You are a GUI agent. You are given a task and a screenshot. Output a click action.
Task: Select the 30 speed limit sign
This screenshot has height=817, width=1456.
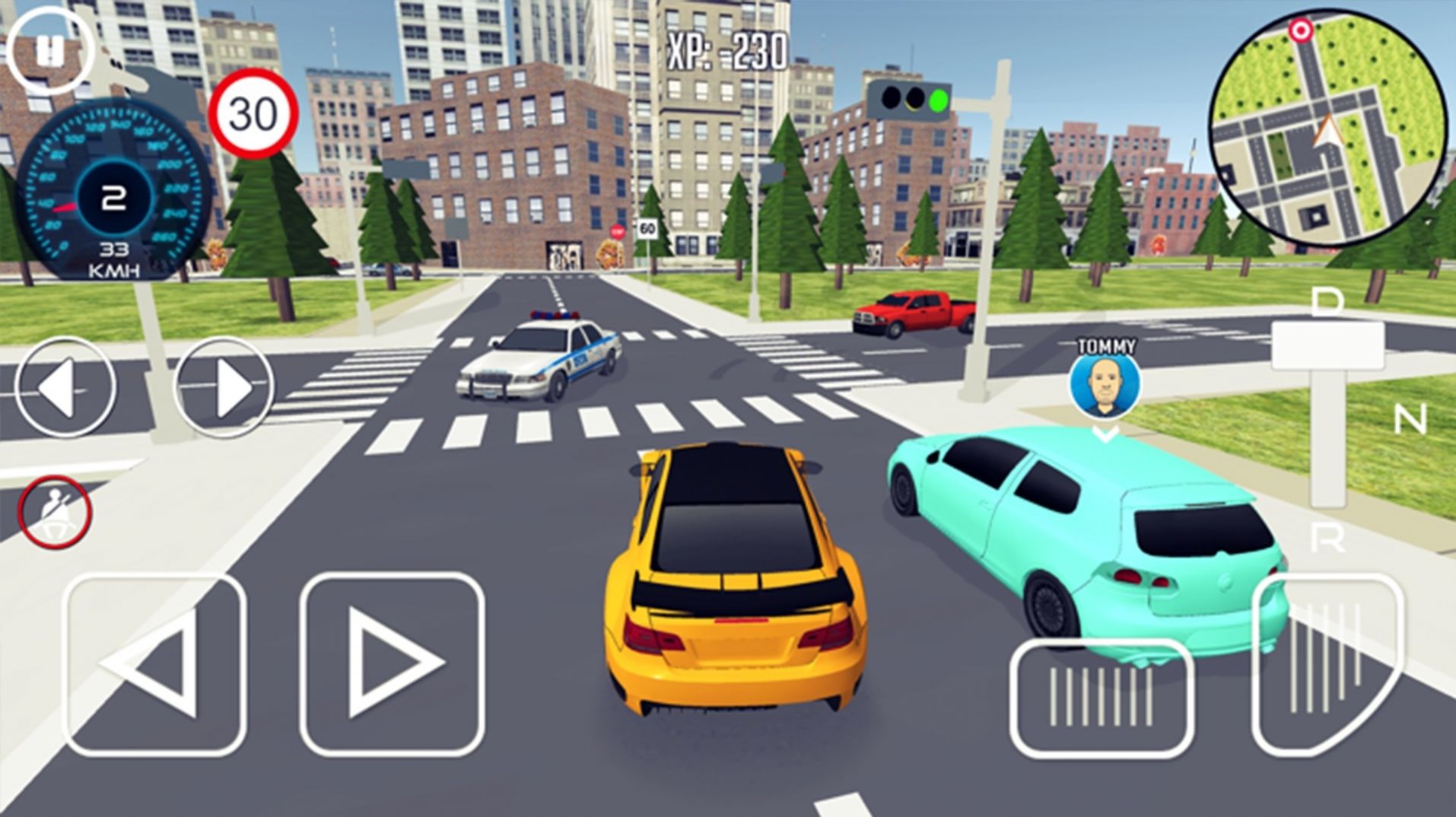[x=251, y=113]
